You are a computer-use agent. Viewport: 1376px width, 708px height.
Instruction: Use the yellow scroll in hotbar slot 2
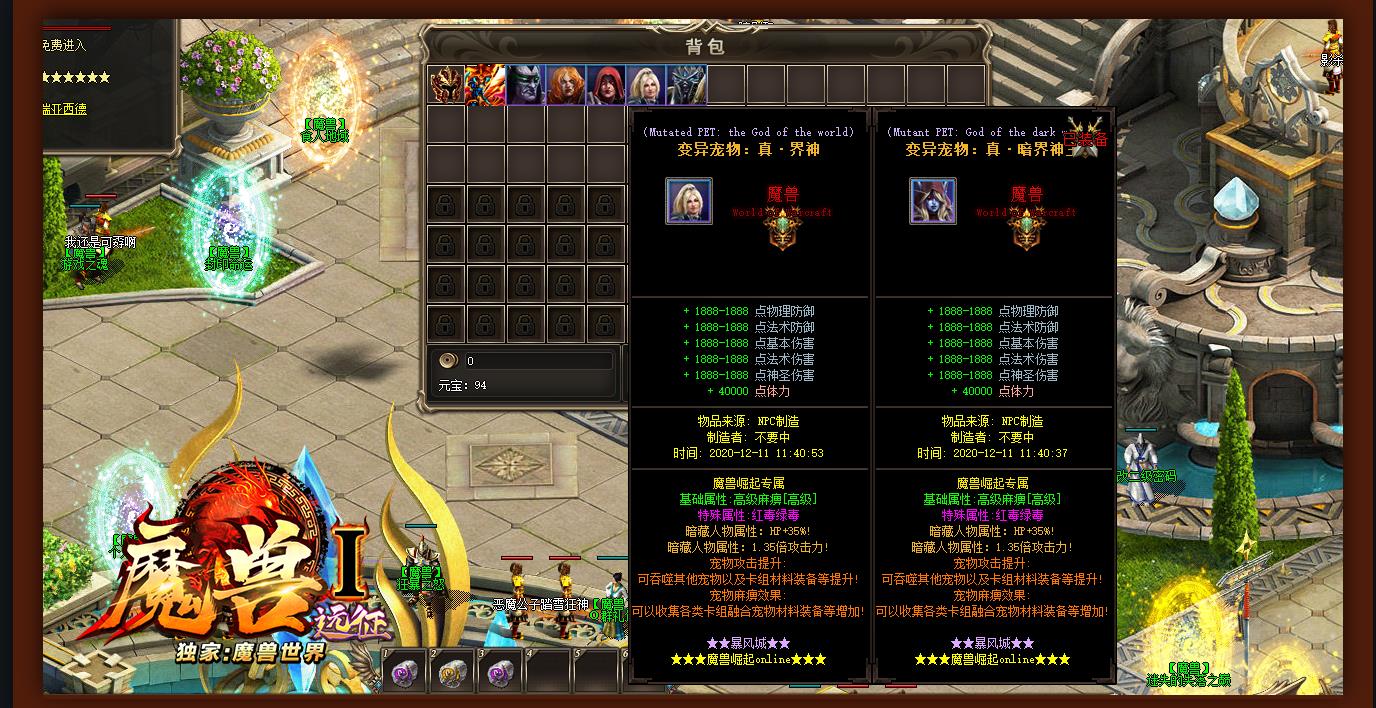coord(453,672)
